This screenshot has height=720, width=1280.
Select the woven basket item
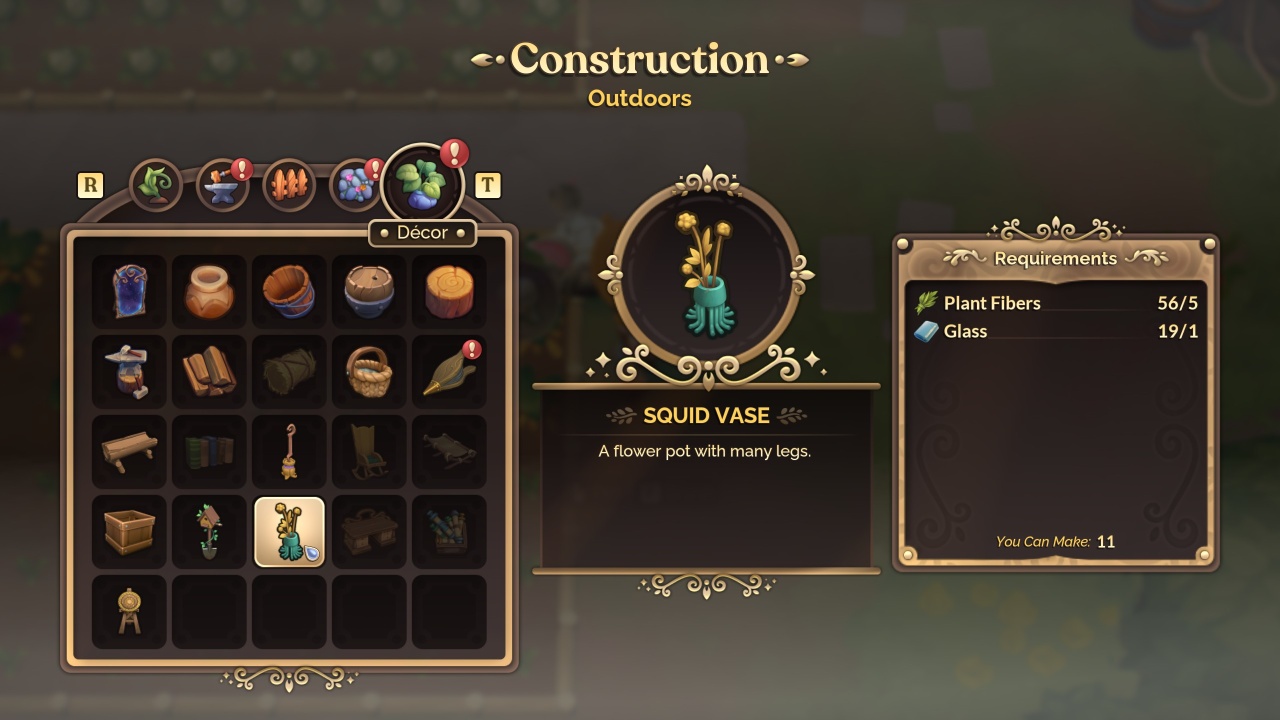tap(368, 370)
